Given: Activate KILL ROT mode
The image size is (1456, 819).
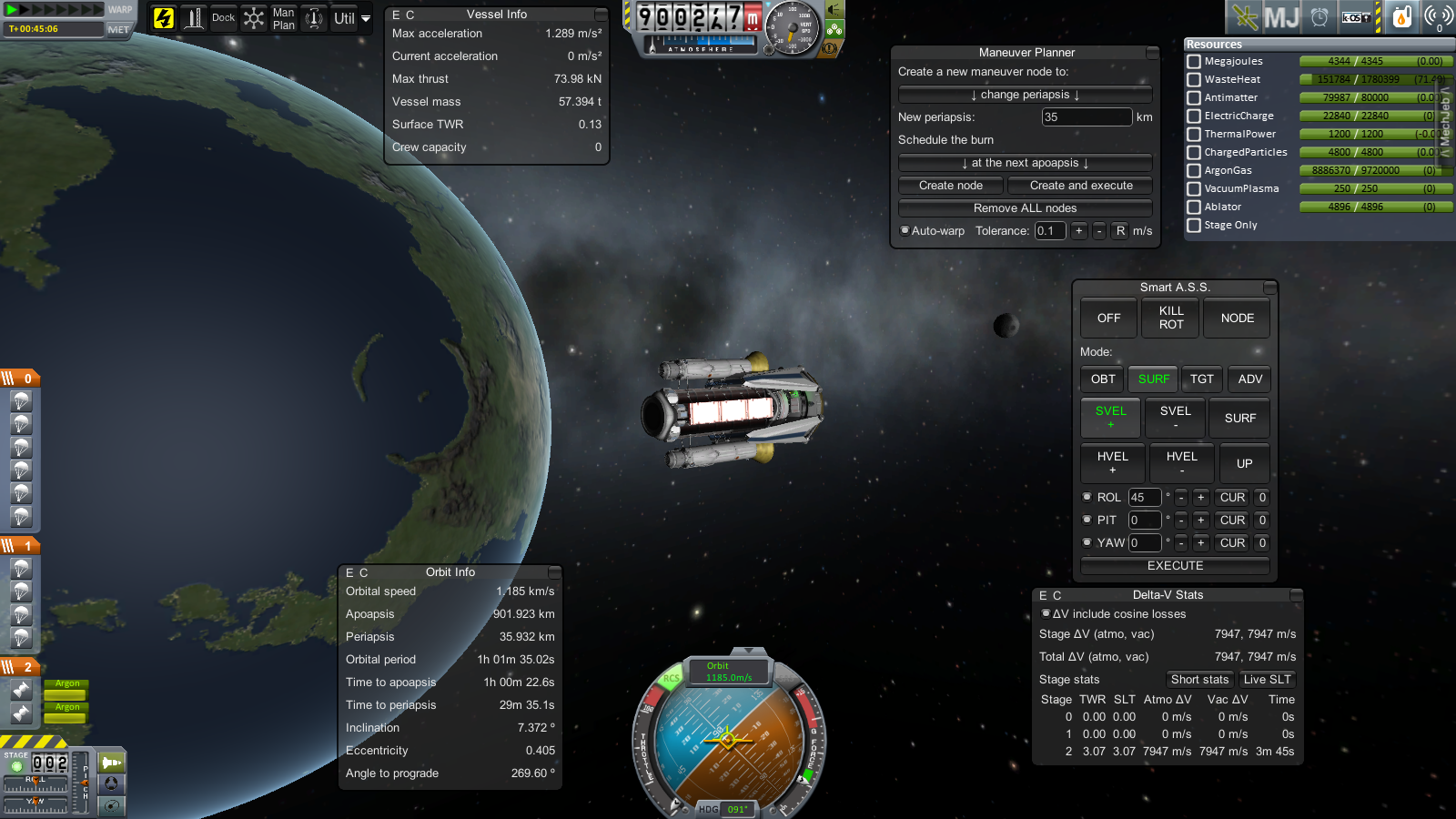Looking at the screenshot, I should (1171, 318).
